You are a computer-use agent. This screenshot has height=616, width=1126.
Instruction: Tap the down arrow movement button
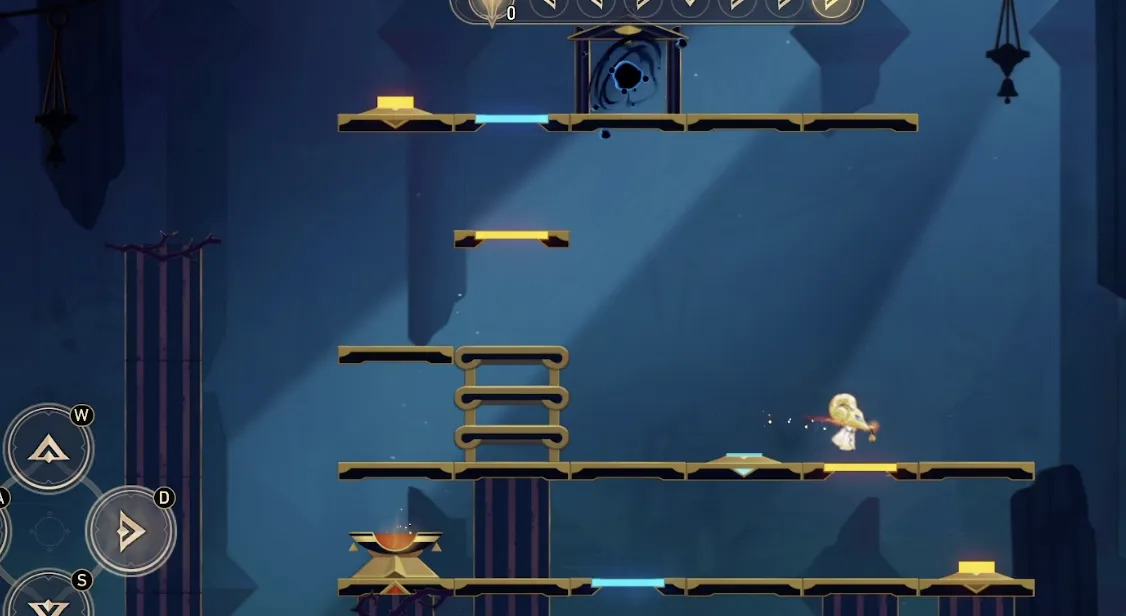(49, 602)
